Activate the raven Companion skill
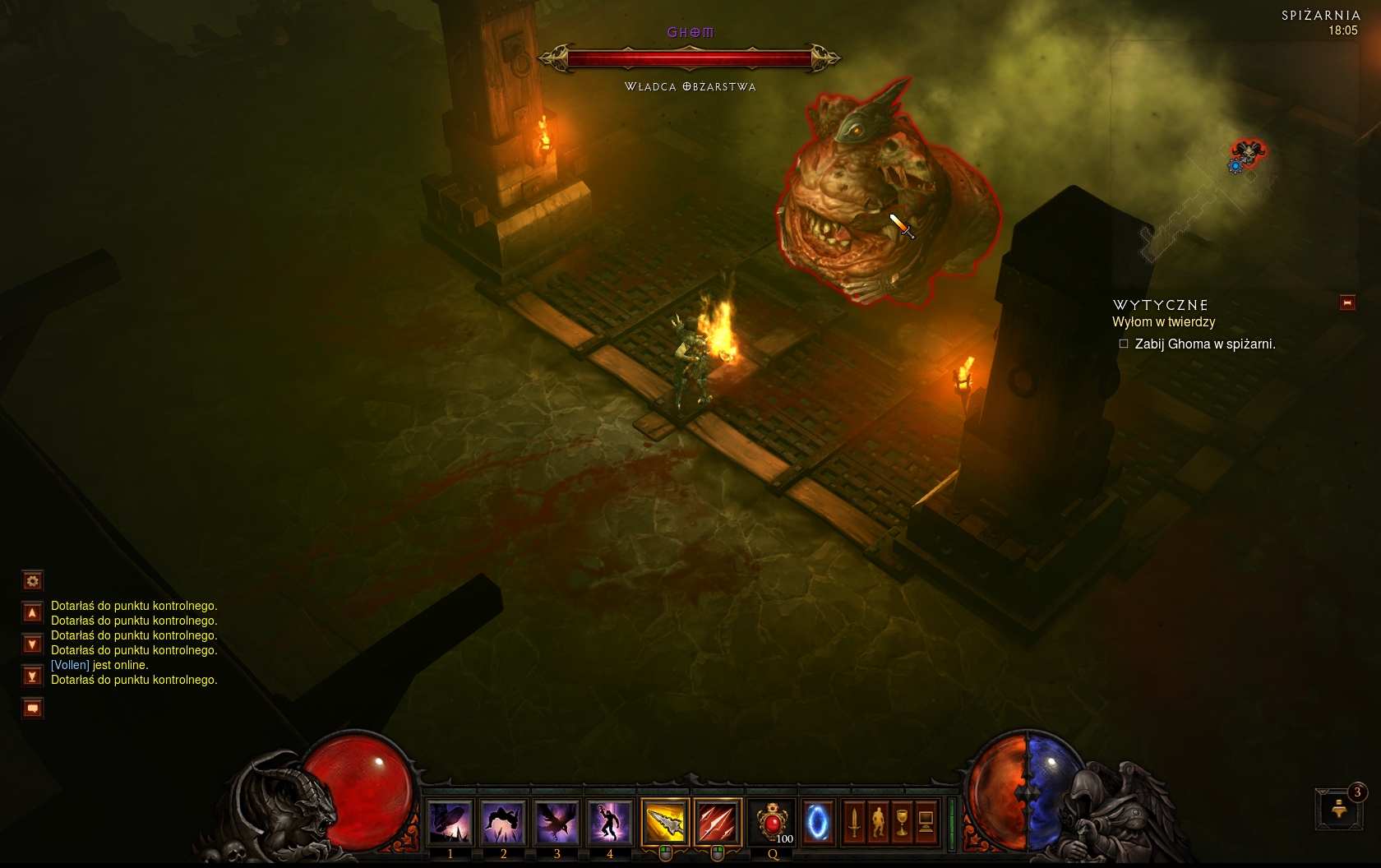Viewport: 1381px width, 868px height. tap(557, 822)
